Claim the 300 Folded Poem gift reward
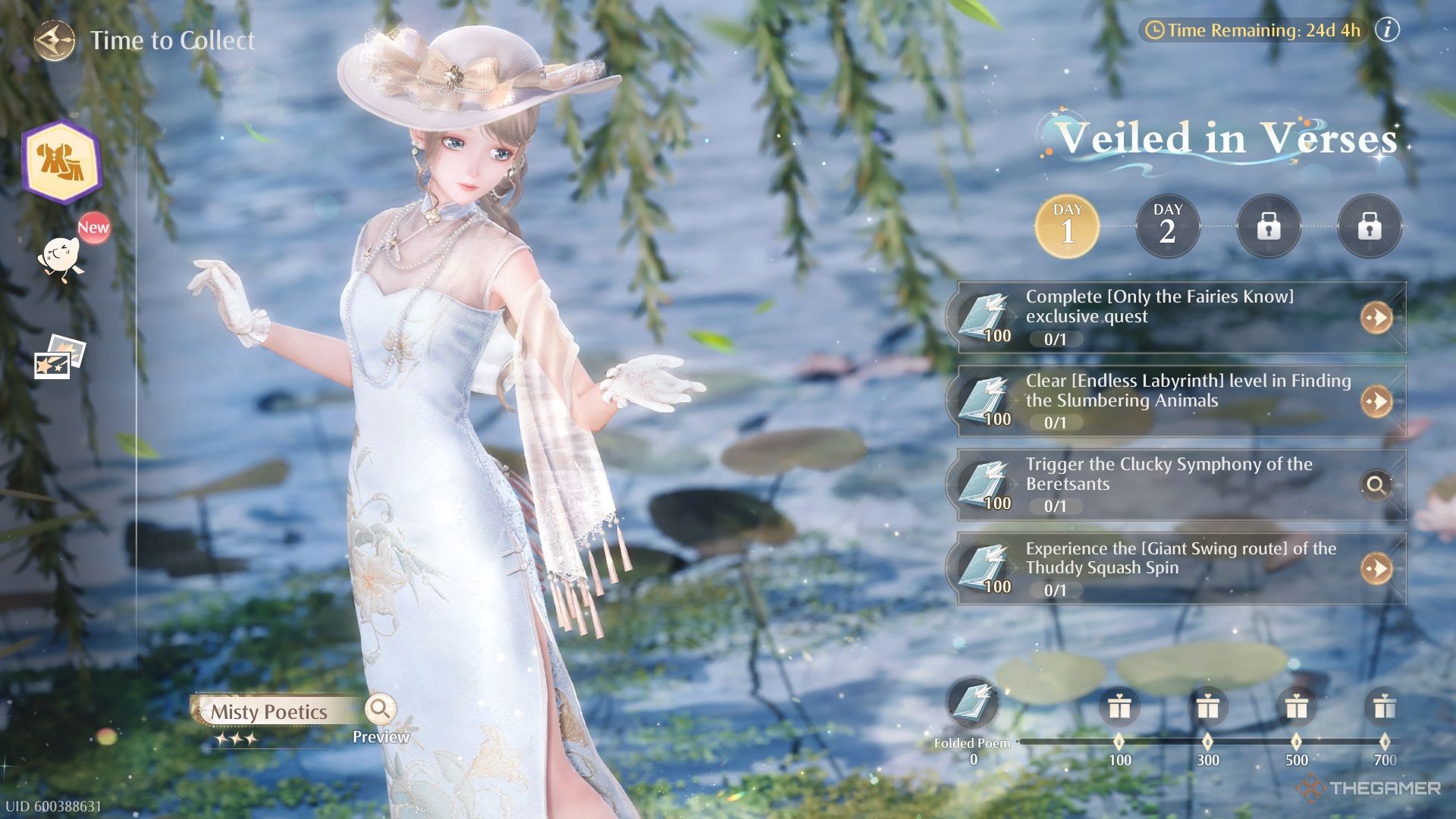This screenshot has width=1456, height=819. point(1207,707)
